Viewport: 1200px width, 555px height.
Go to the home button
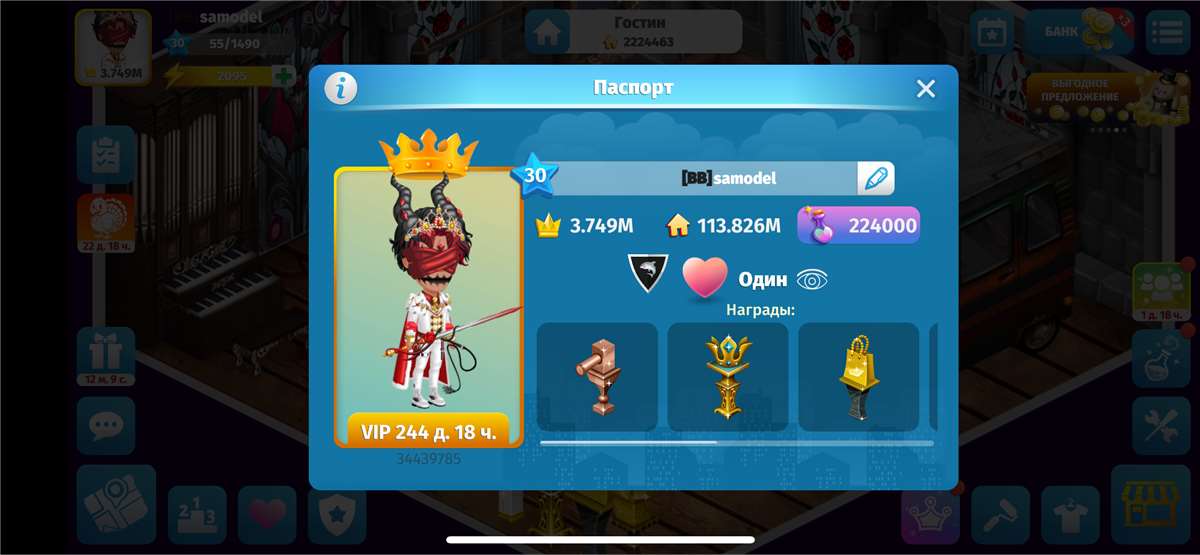tap(547, 32)
